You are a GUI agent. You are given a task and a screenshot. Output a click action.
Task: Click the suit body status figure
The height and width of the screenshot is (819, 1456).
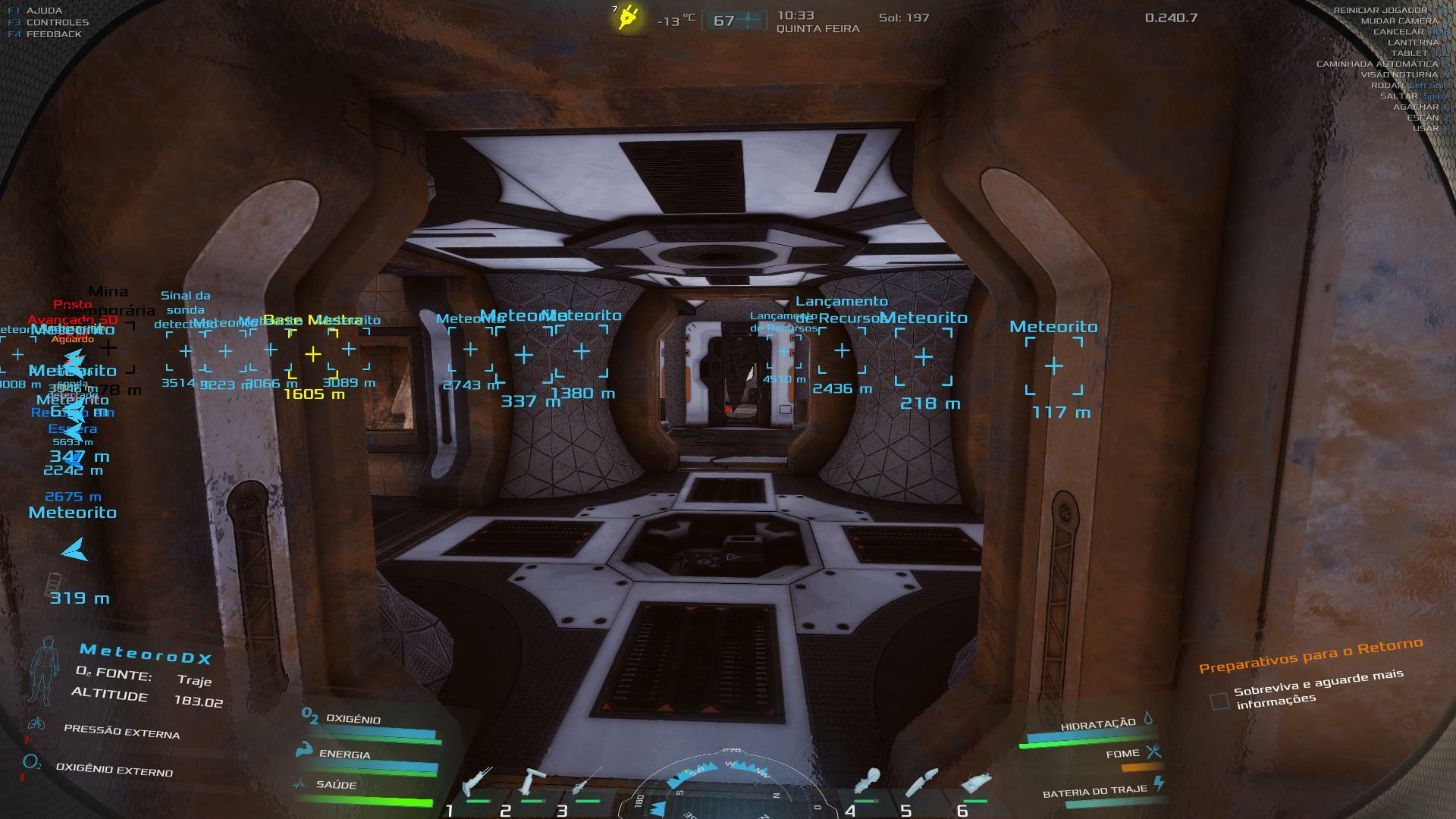tap(45, 671)
